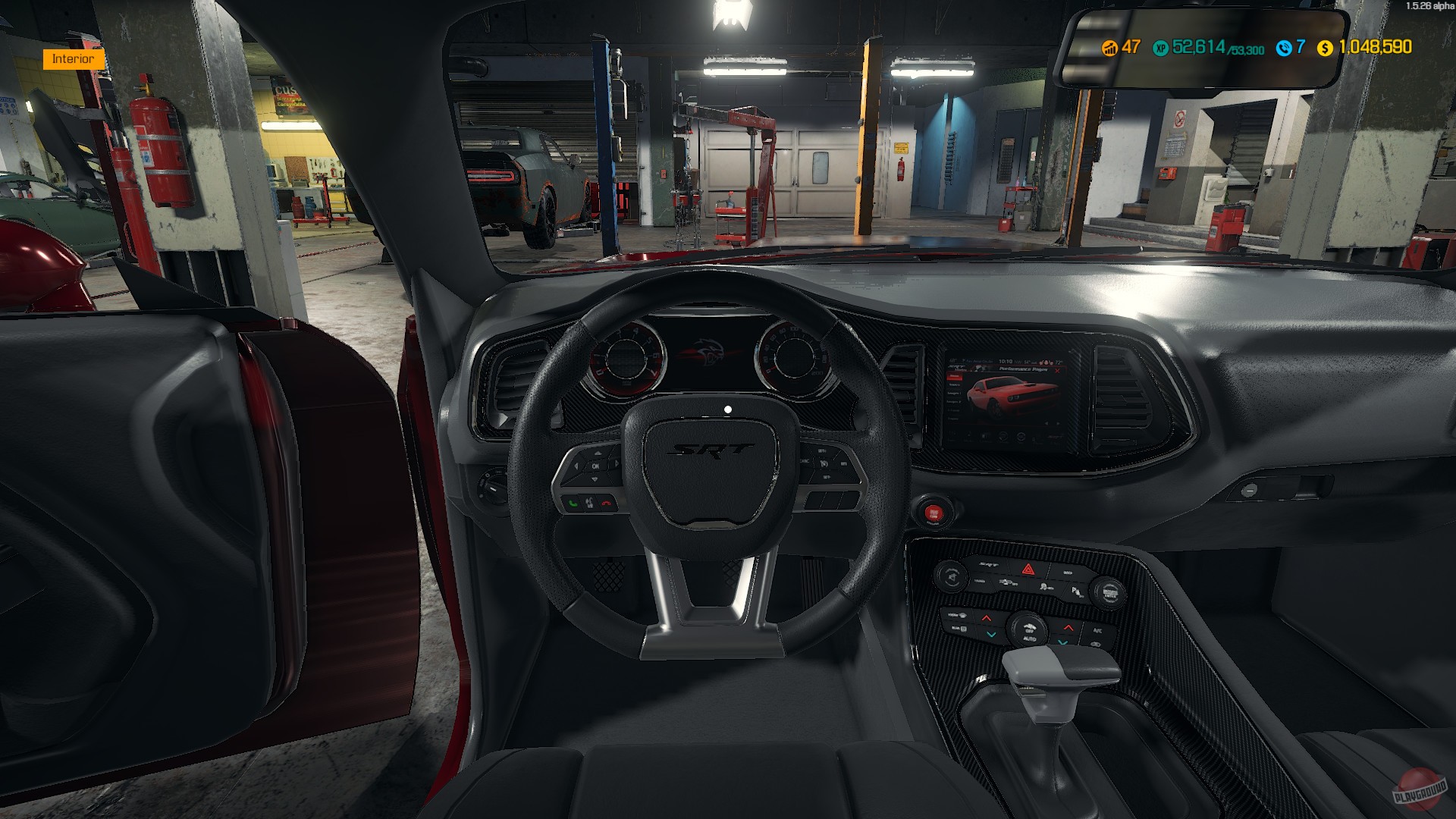Toggle the A/C button on the center console

1098,630
